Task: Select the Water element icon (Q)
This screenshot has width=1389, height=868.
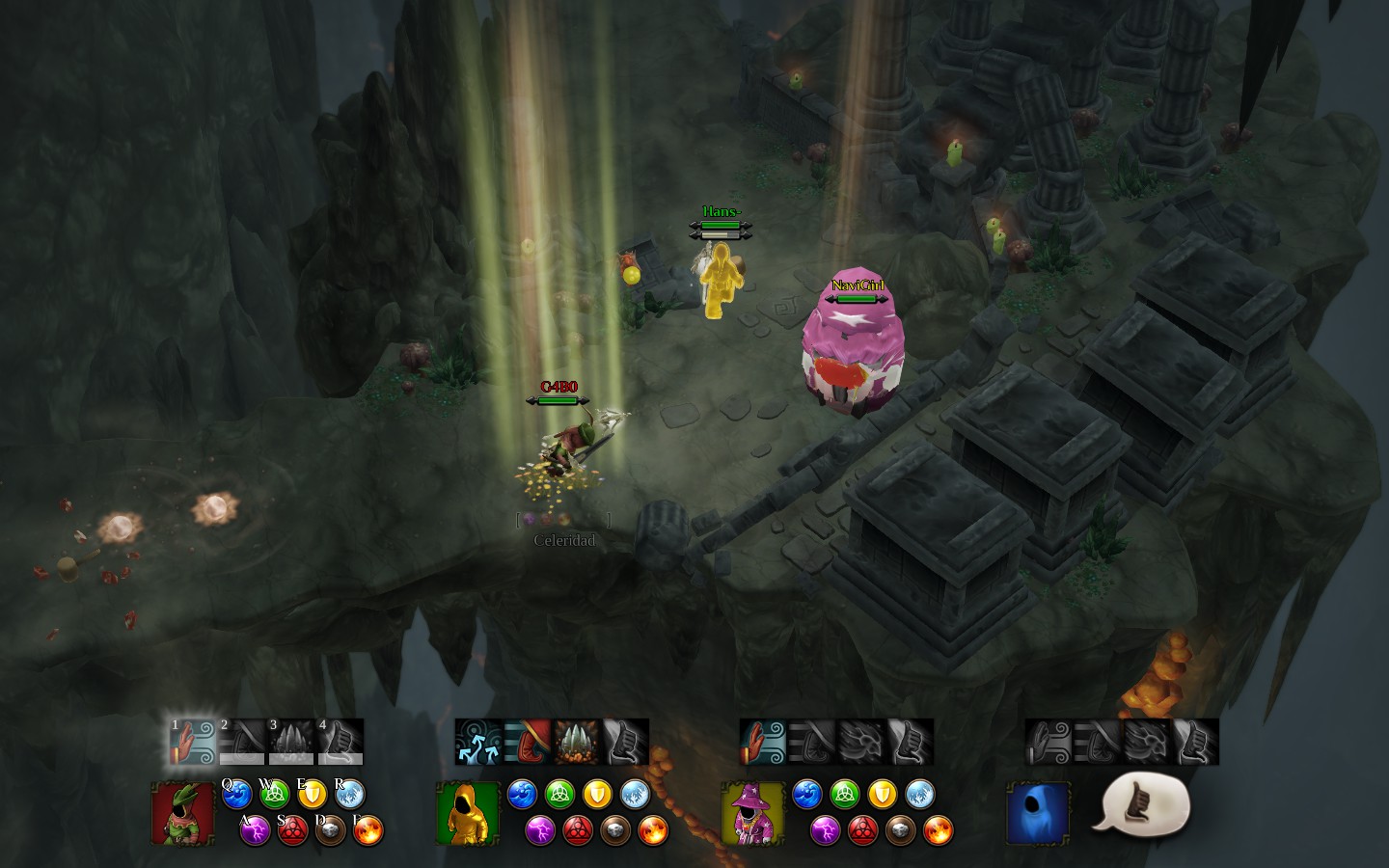Action: (237, 795)
